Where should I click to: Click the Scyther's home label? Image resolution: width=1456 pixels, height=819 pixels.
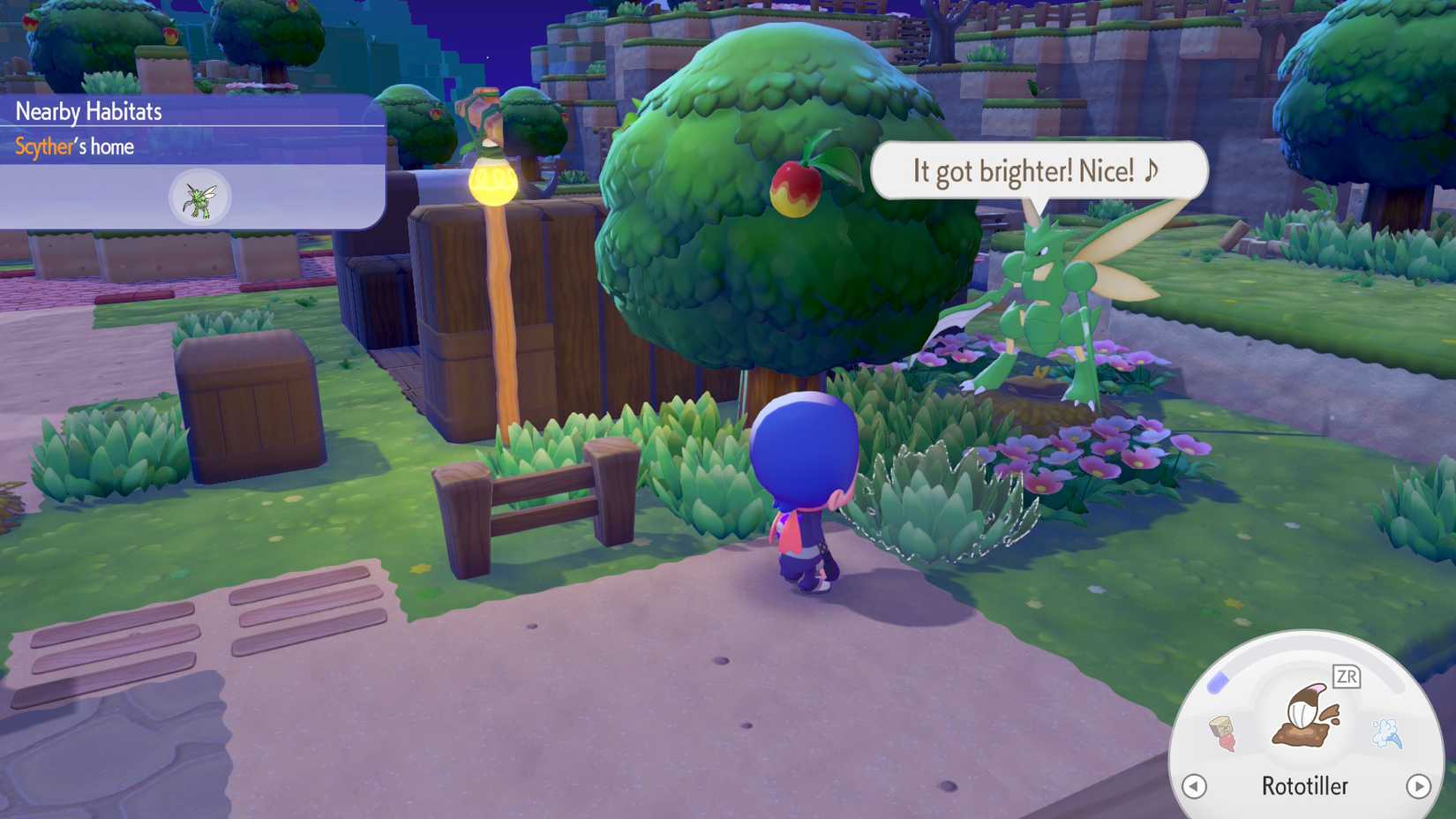coord(73,147)
